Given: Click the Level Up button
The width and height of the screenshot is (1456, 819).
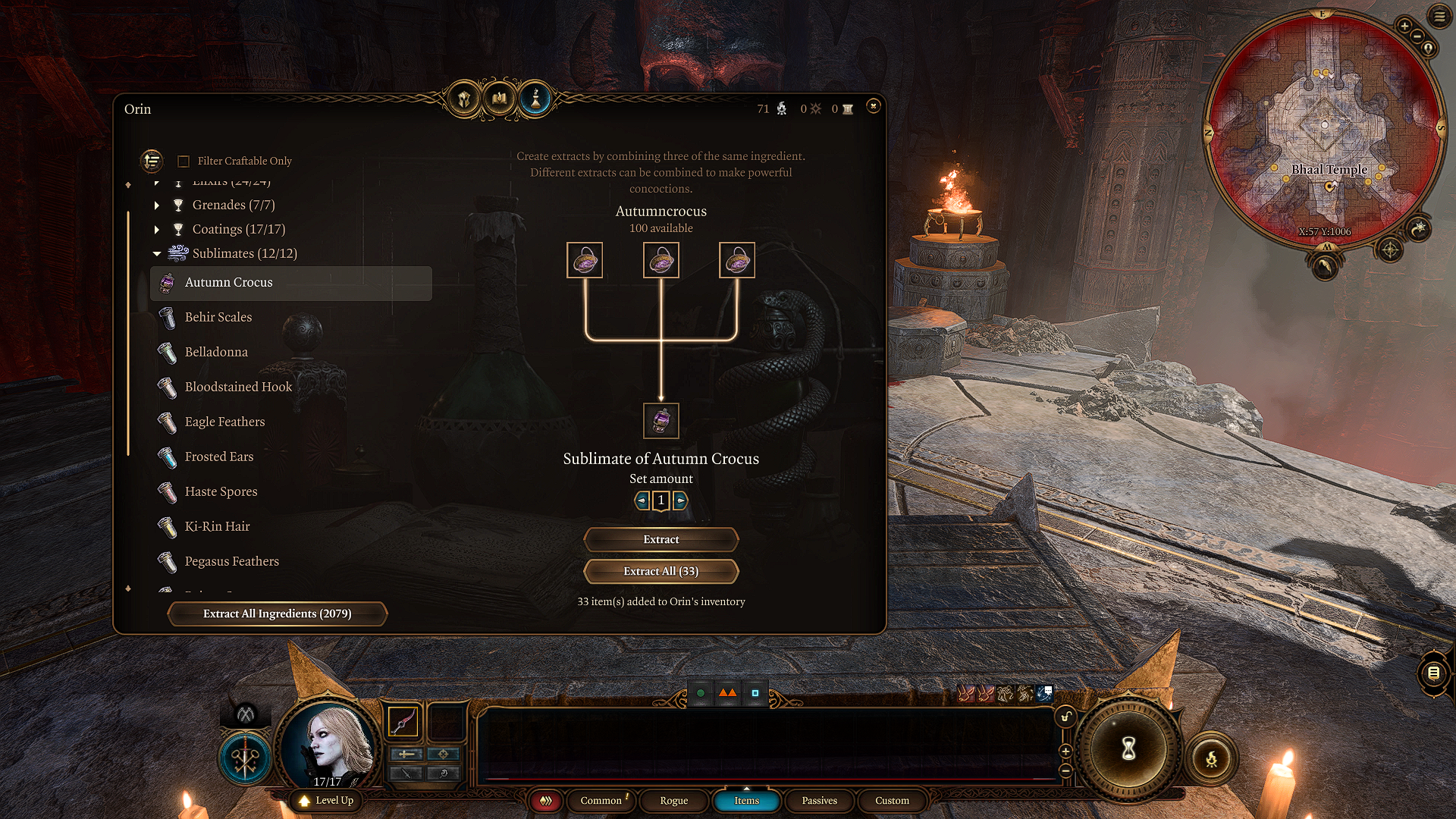Looking at the screenshot, I should pyautogui.click(x=327, y=801).
